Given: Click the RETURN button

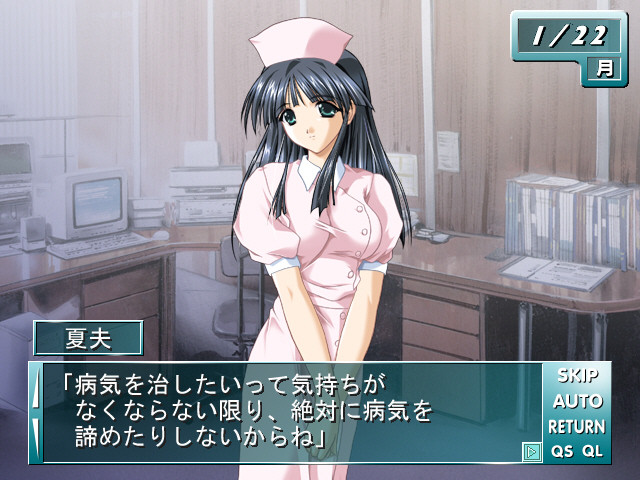Looking at the screenshot, I should pyautogui.click(x=577, y=427).
